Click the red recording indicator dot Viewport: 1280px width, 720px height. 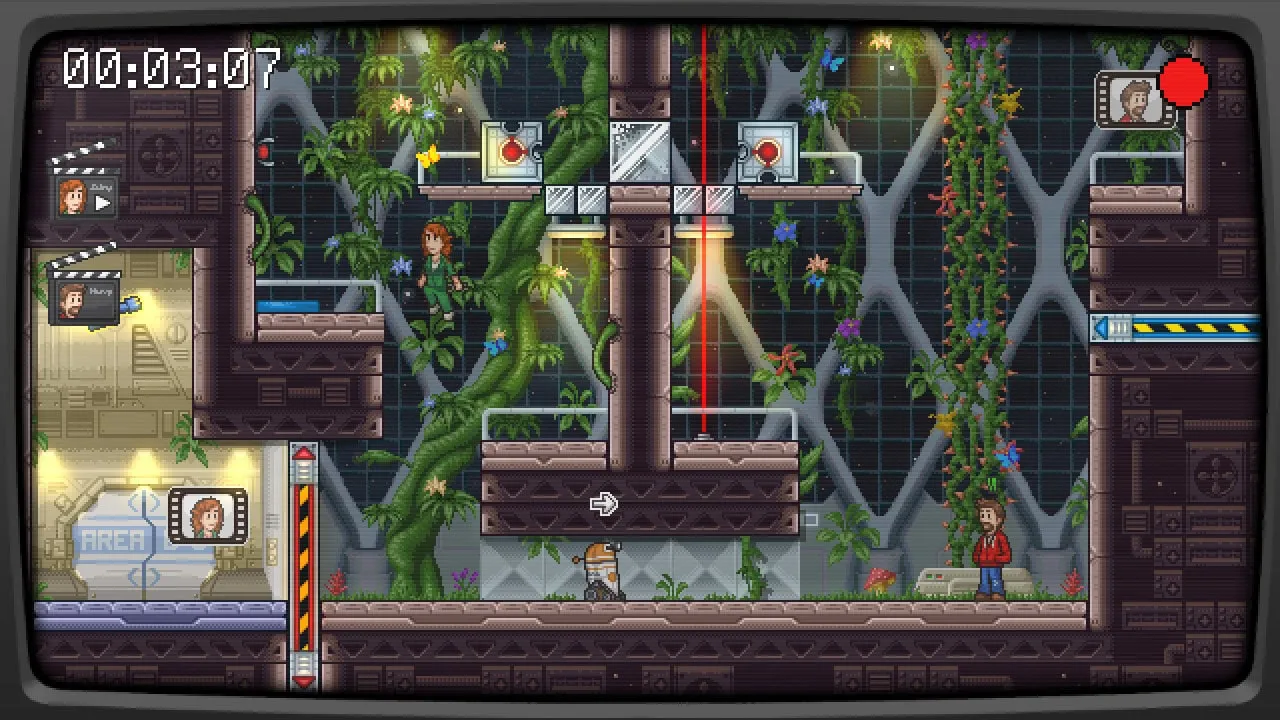(1185, 82)
